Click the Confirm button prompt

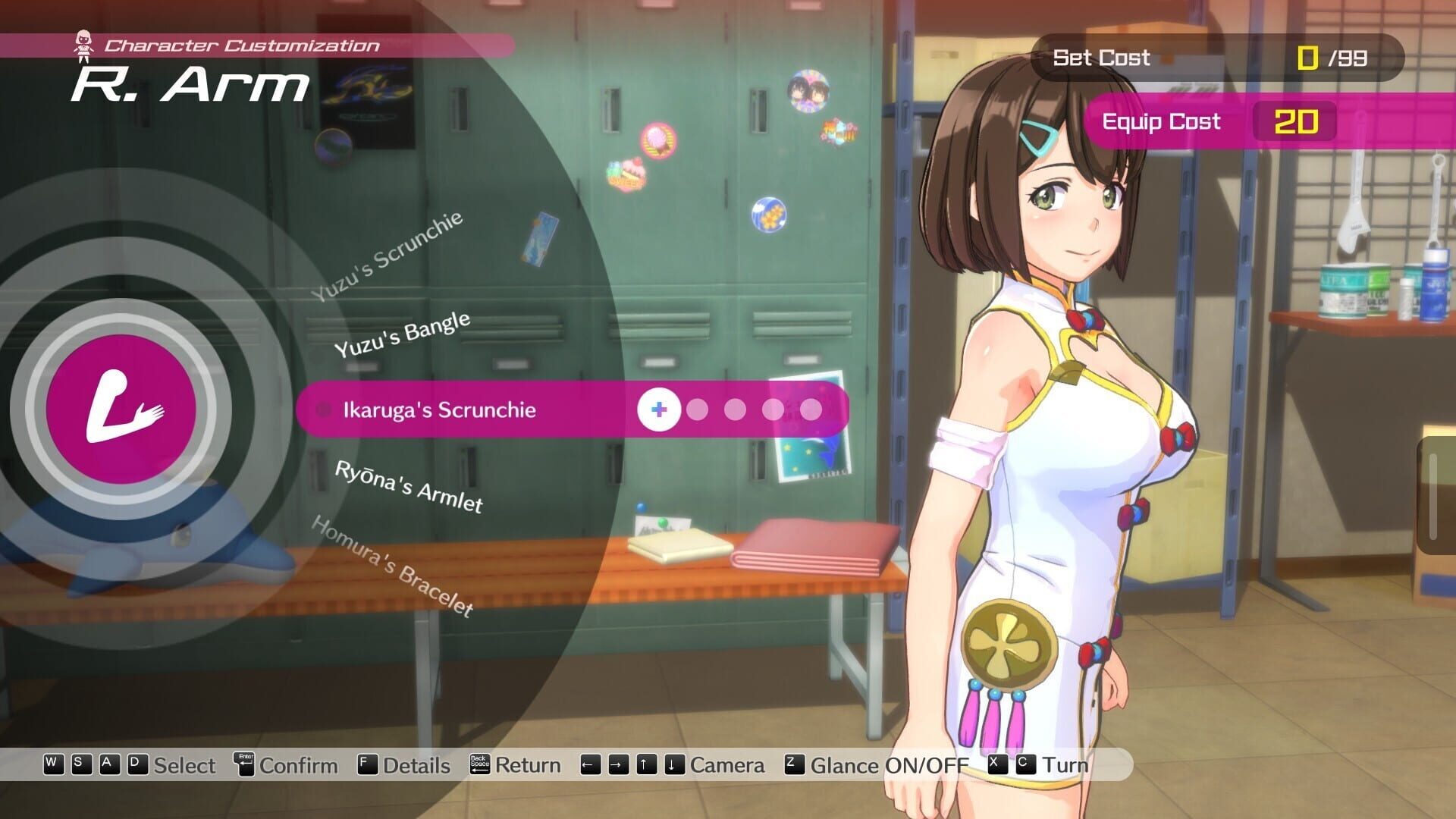[297, 765]
